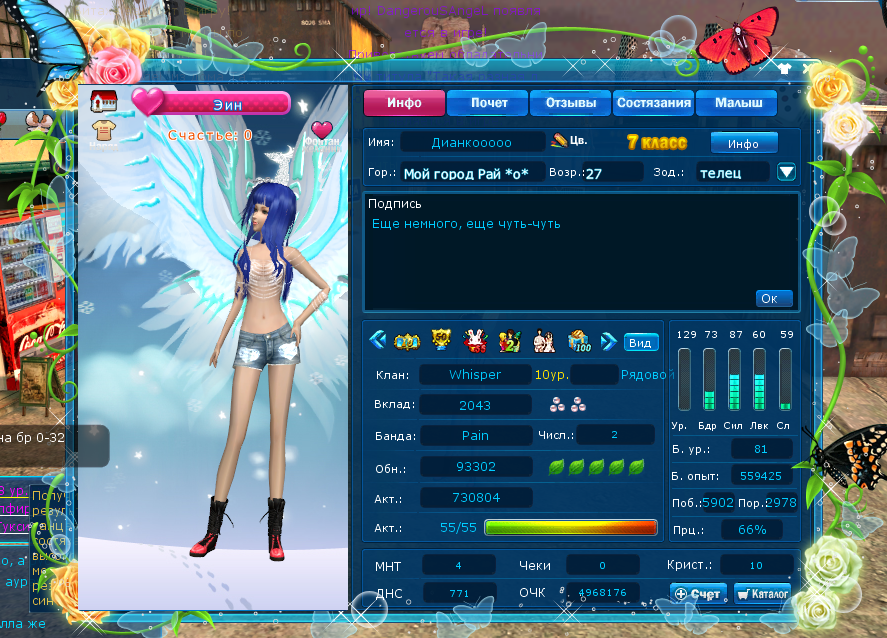Viewport: 887px width, 638px height.
Task: Show next badges with right arrow
Action: pos(607,342)
